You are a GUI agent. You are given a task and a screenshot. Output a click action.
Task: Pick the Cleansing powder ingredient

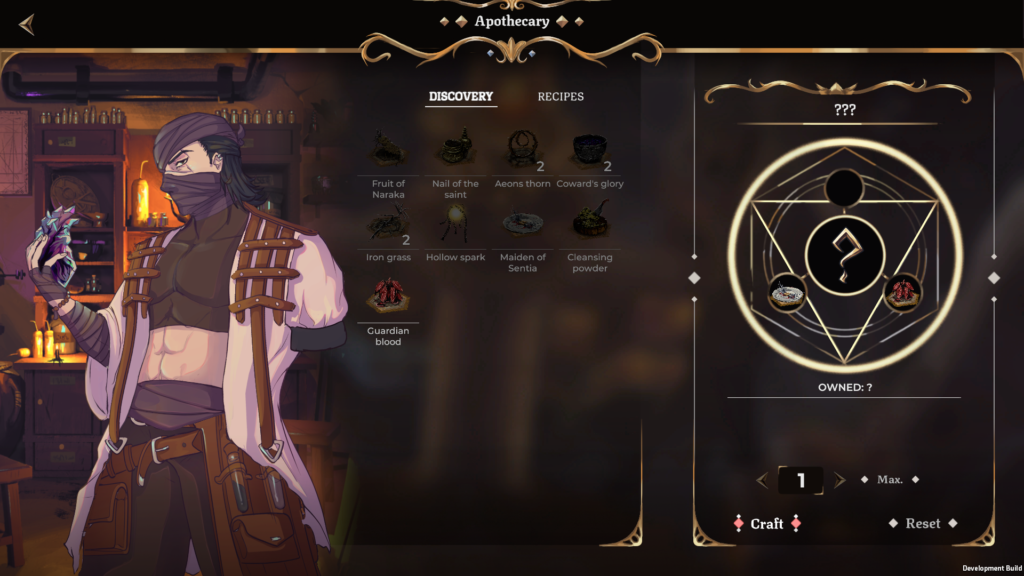coord(590,224)
